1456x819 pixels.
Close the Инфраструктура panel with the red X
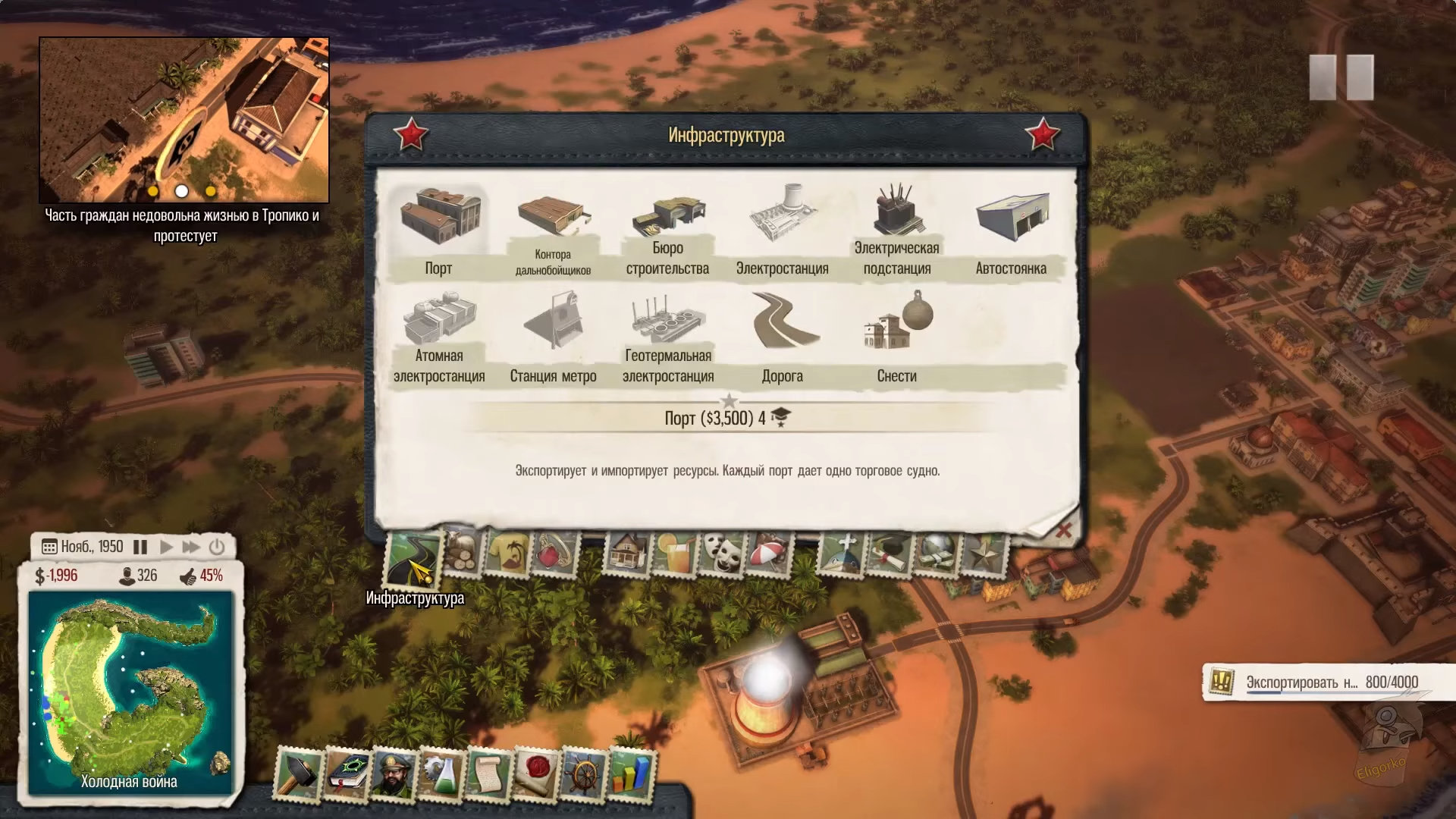click(1063, 530)
